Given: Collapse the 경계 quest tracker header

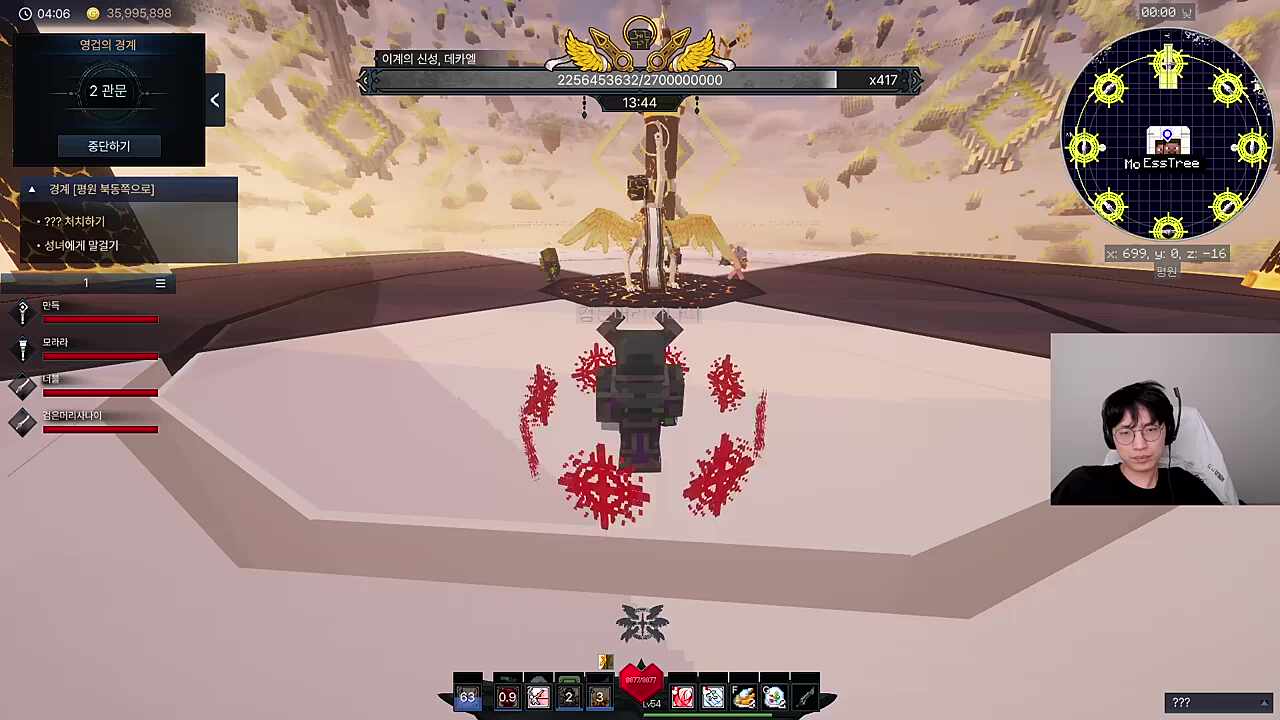Looking at the screenshot, I should [x=32, y=189].
